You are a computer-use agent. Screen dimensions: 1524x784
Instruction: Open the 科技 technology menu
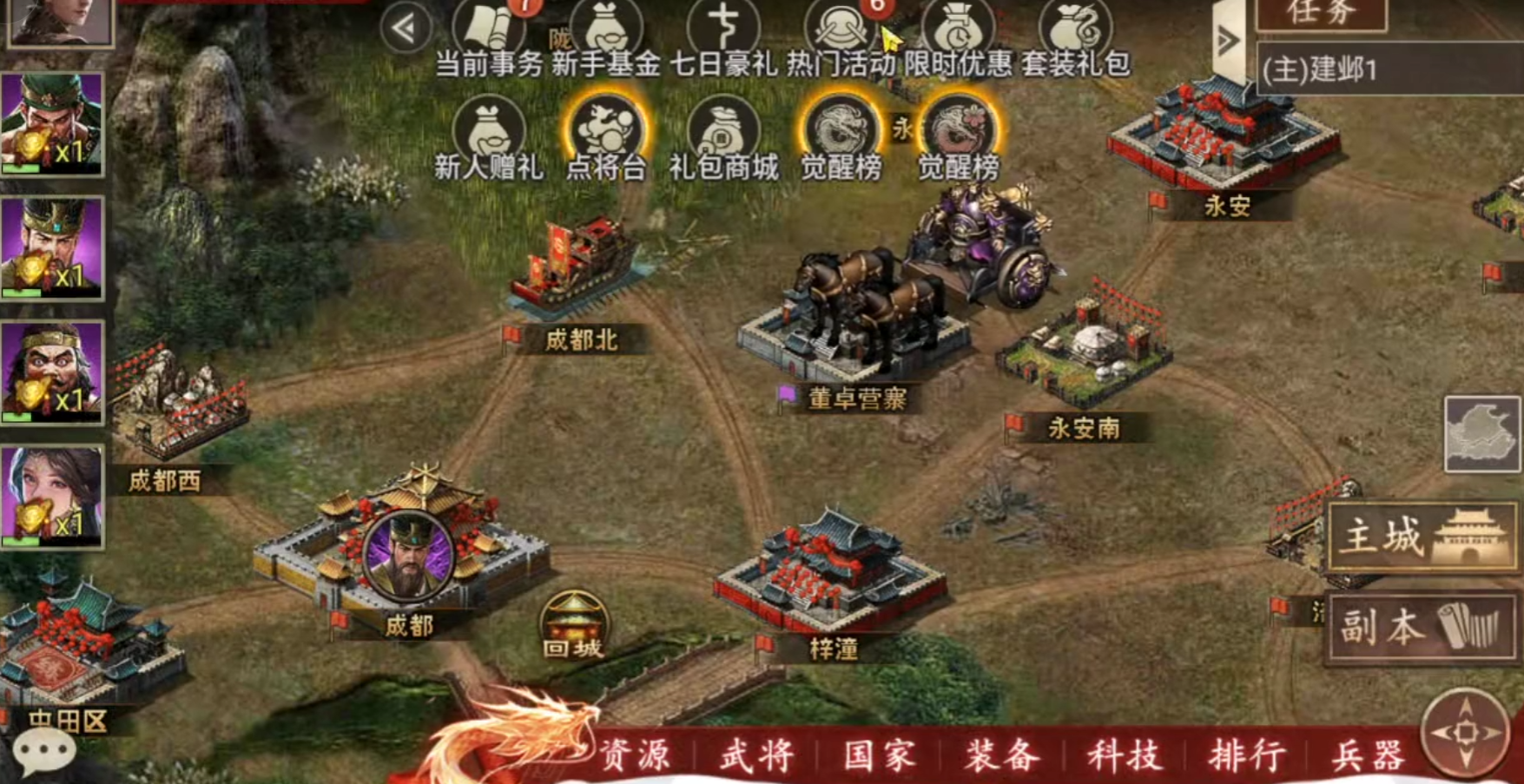[1124, 756]
